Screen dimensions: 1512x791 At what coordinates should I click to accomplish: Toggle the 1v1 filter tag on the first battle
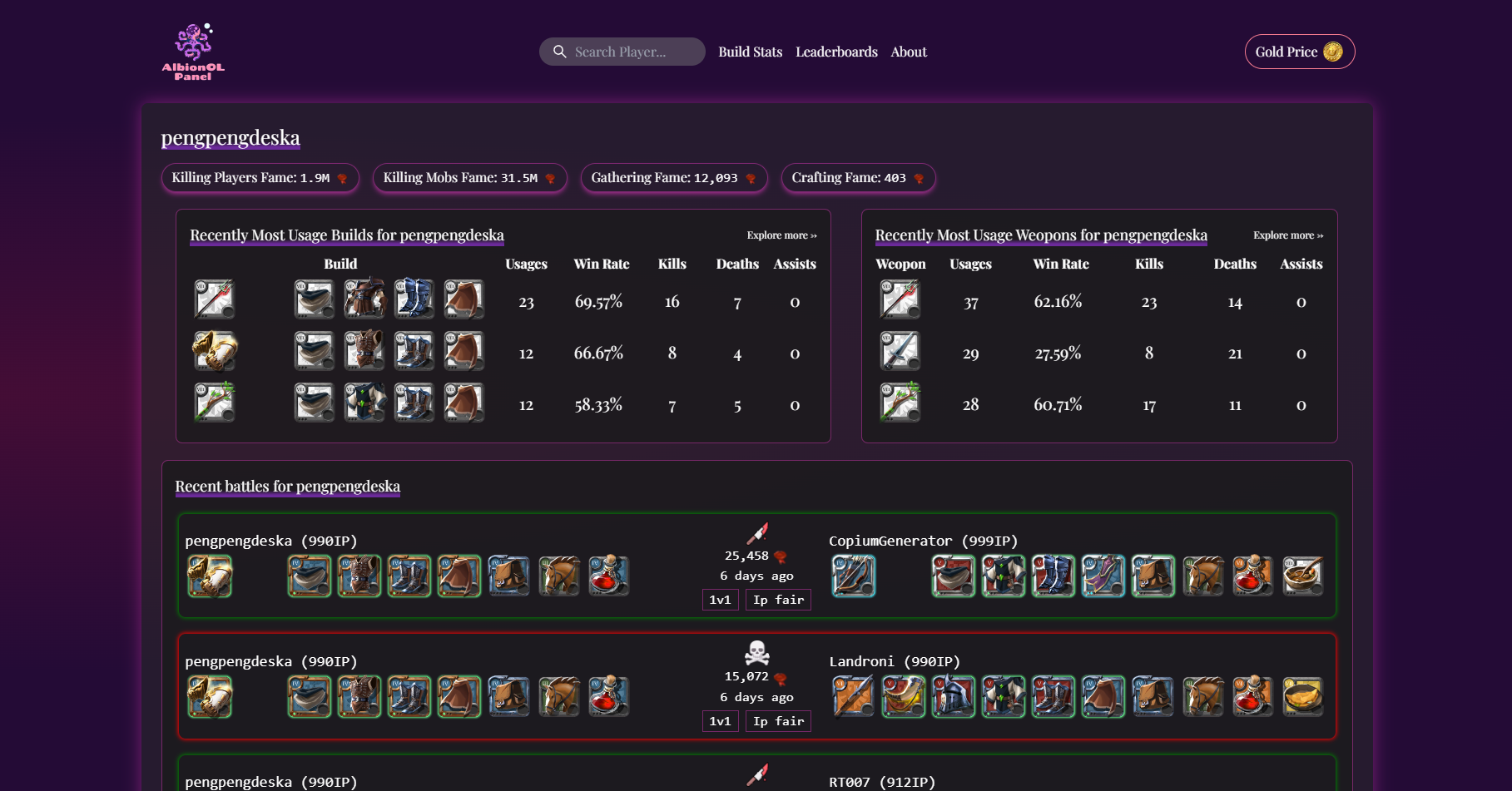tap(719, 599)
